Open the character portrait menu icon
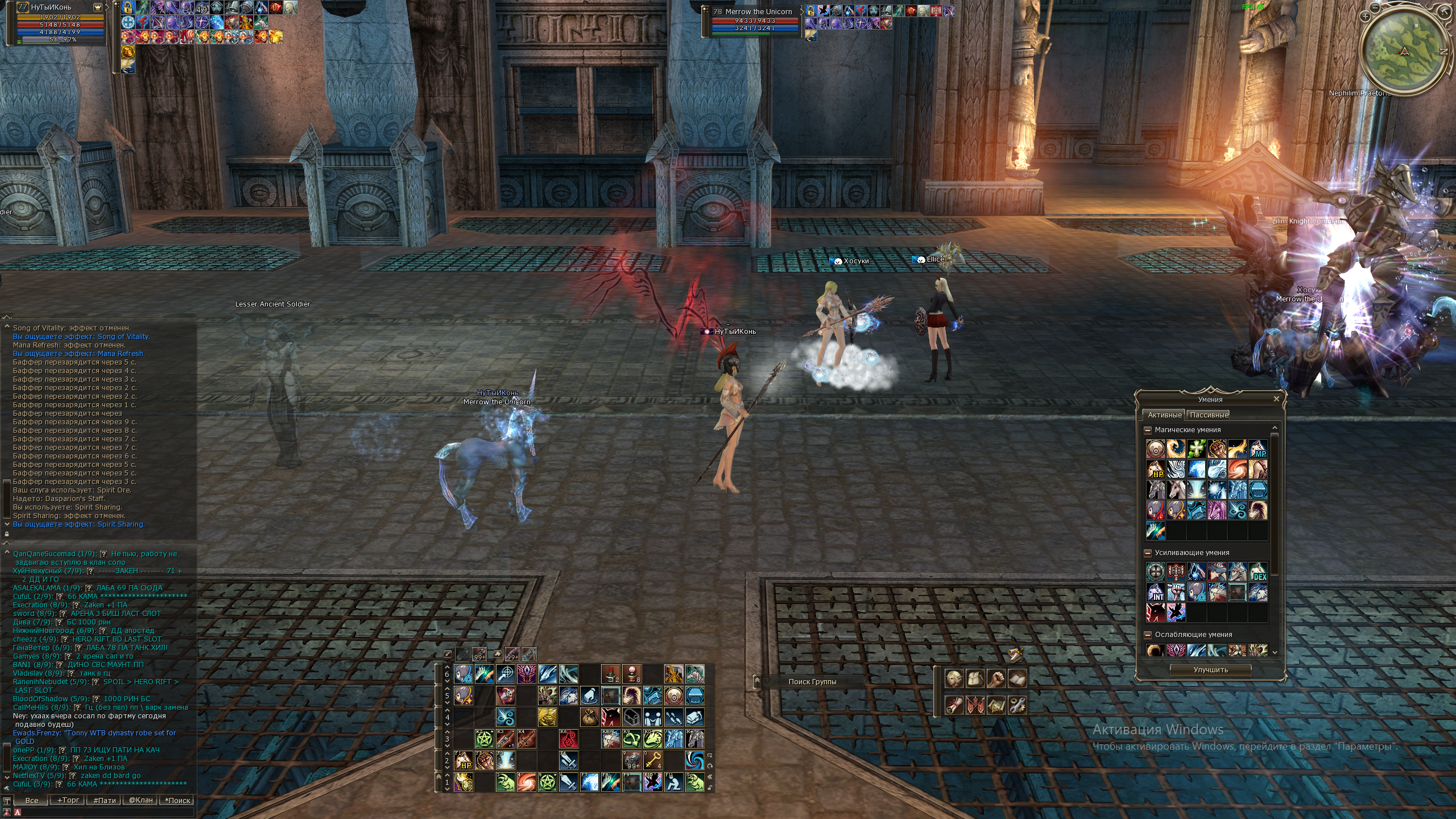This screenshot has width=1456, height=819. (954, 679)
